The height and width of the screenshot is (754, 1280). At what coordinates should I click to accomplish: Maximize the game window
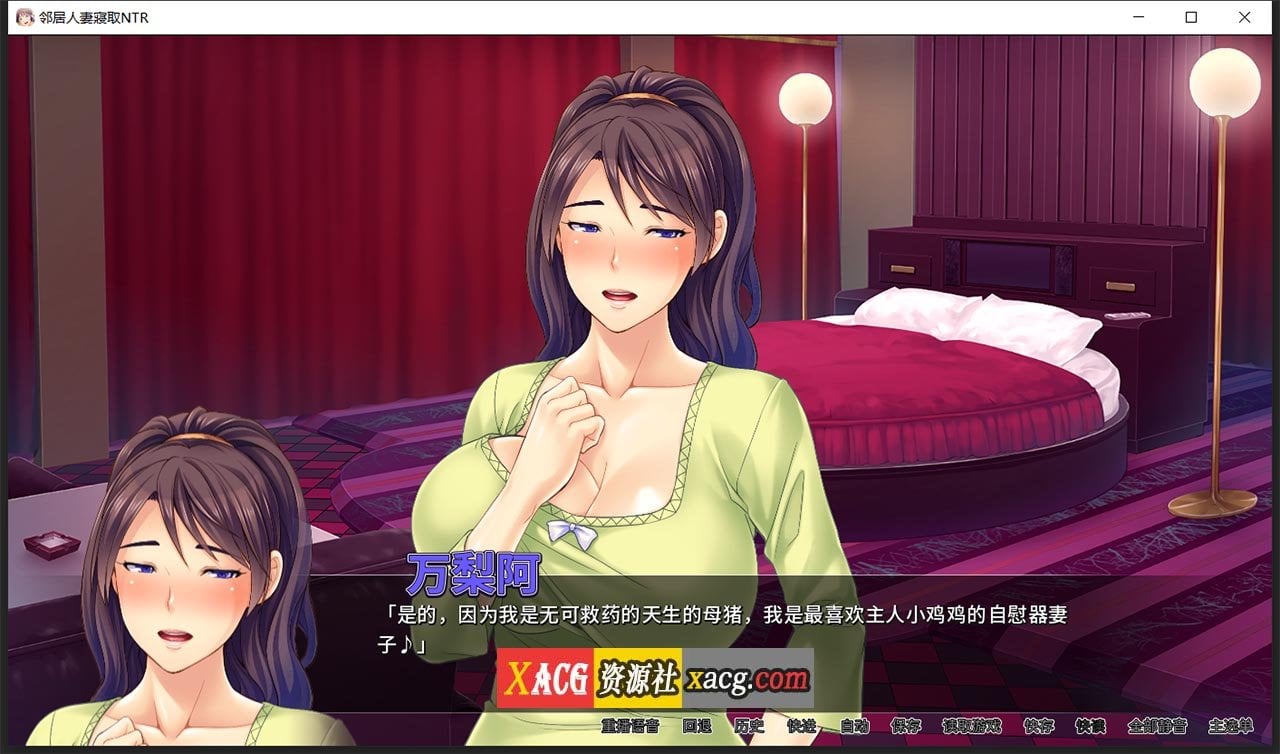(x=1190, y=17)
